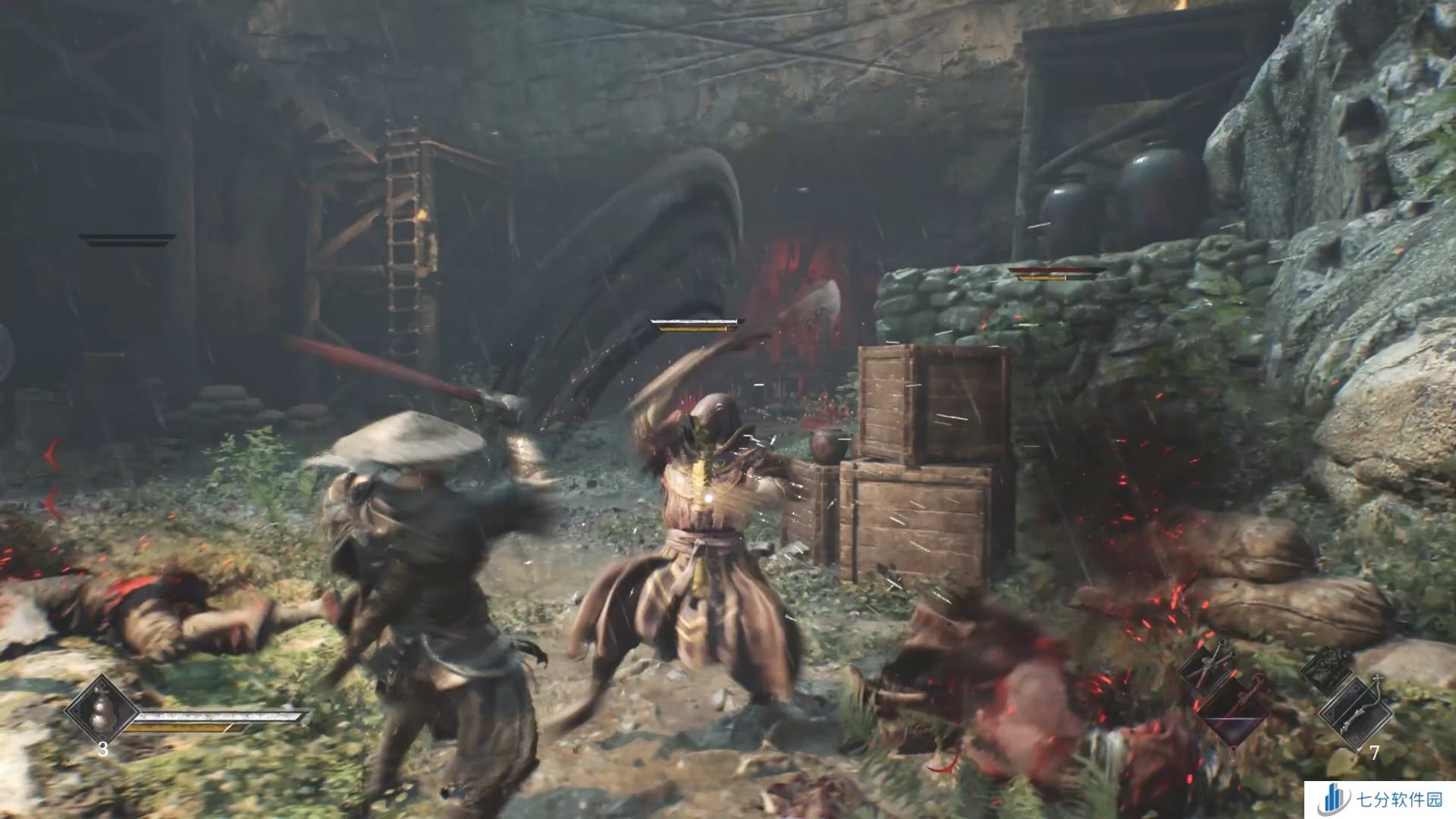Choose the bow ranged weapon slot

coord(1356,714)
